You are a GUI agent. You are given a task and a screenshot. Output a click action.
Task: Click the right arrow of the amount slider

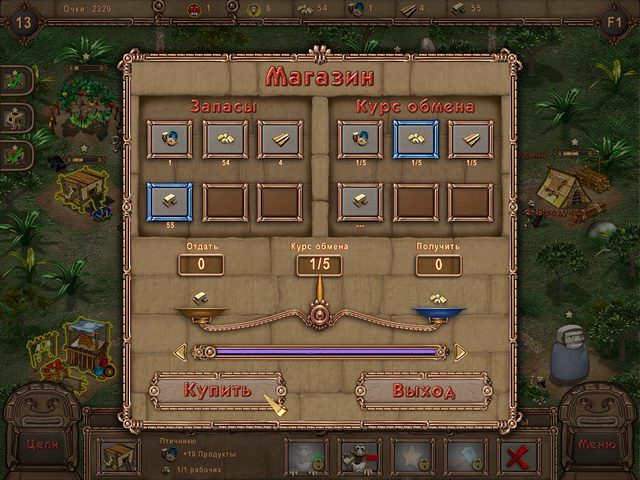[x=461, y=352]
